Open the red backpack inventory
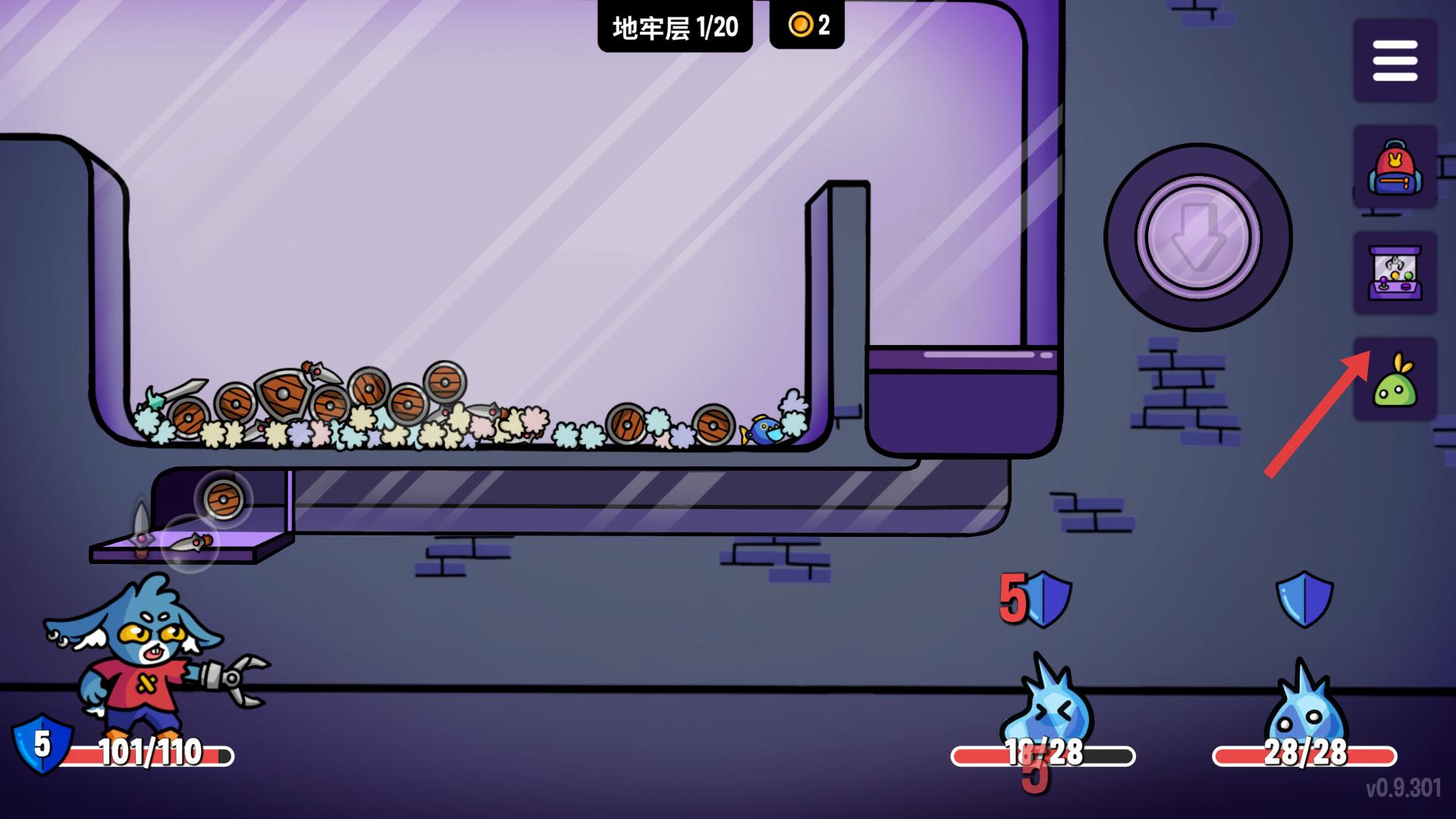This screenshot has width=1456, height=819. pos(1395,168)
